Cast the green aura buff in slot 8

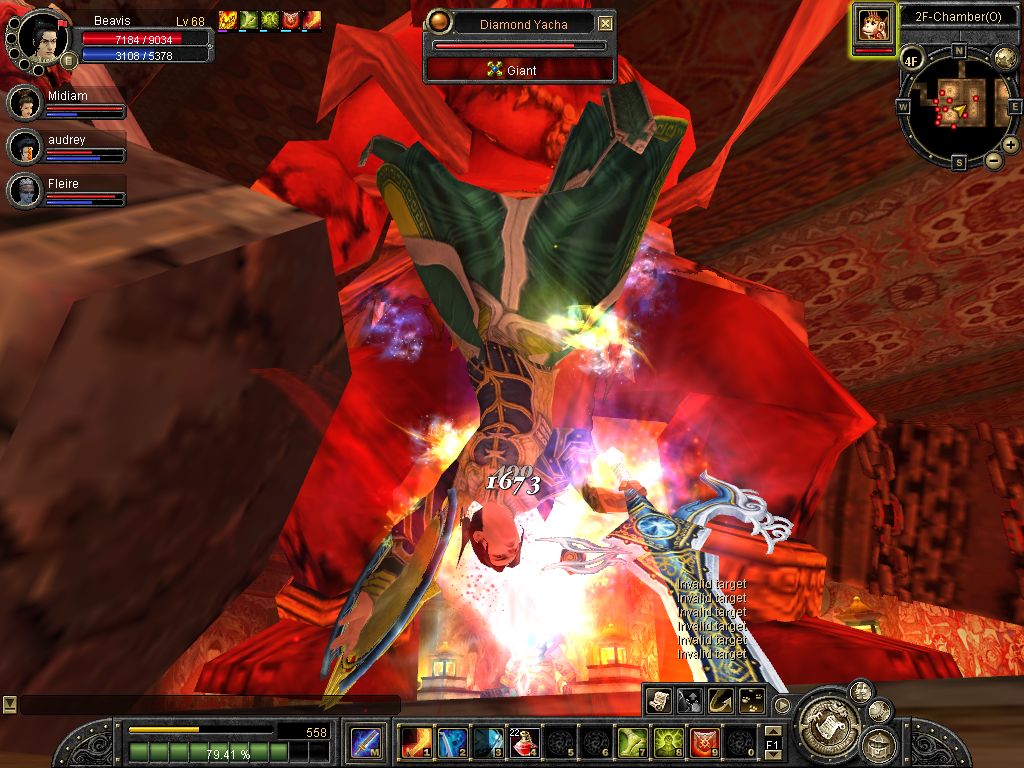(668, 742)
